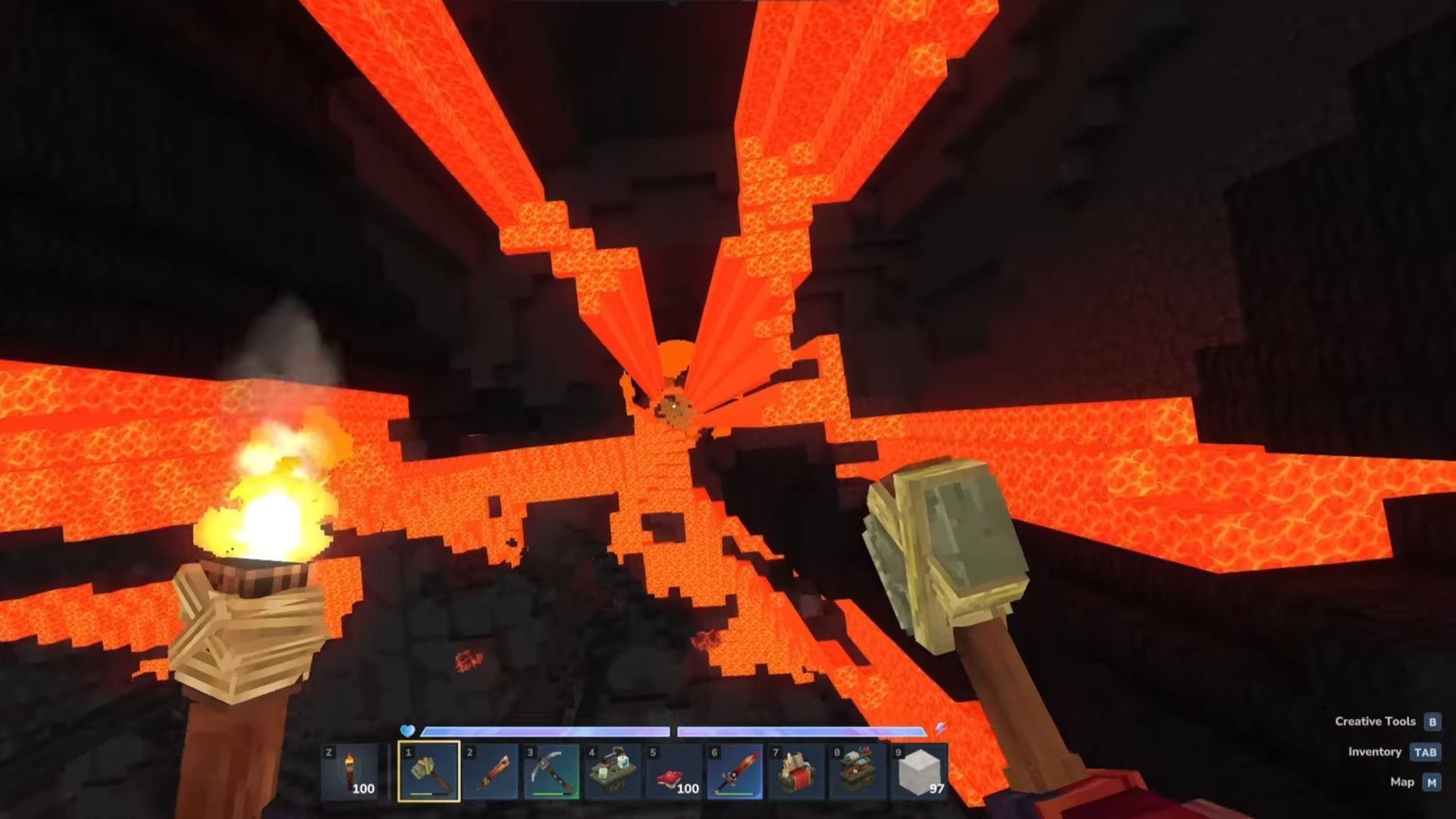
Task: Choose the workbench in slot 8
Action: pyautogui.click(x=857, y=771)
